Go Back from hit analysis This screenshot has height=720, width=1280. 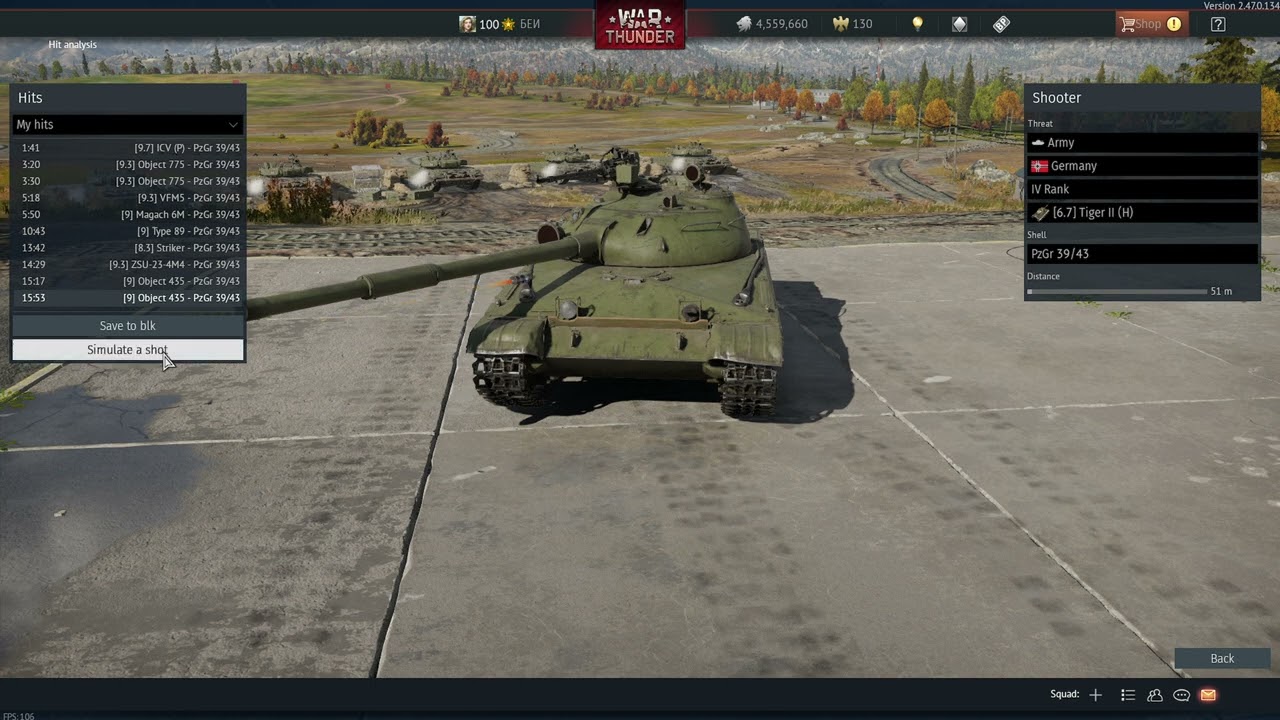[1222, 658]
